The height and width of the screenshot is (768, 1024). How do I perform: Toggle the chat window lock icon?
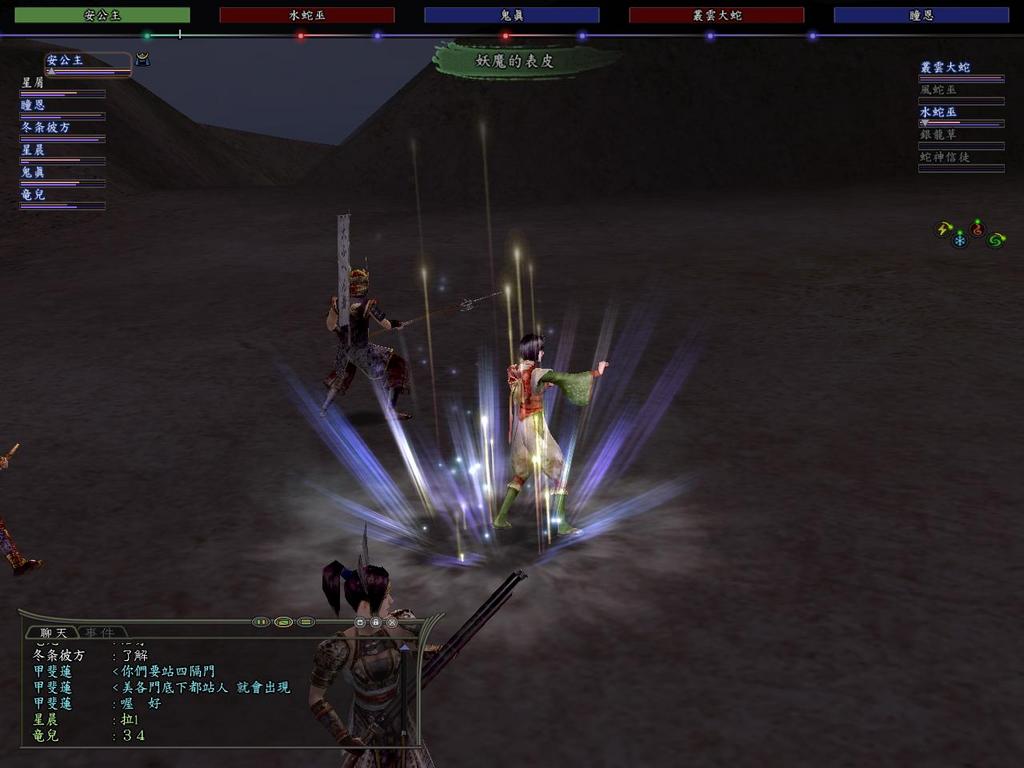pyautogui.click(x=376, y=622)
